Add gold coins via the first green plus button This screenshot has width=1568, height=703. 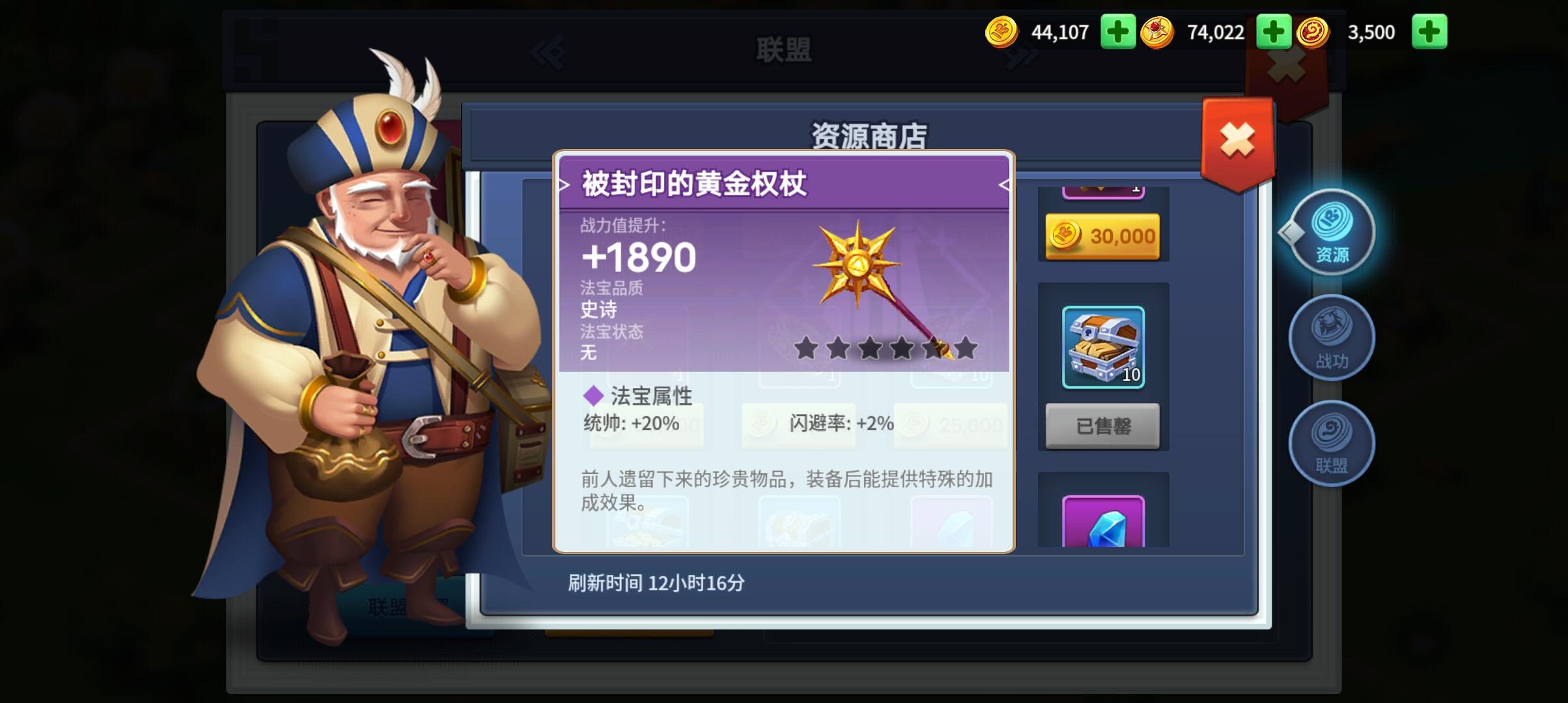click(1119, 31)
